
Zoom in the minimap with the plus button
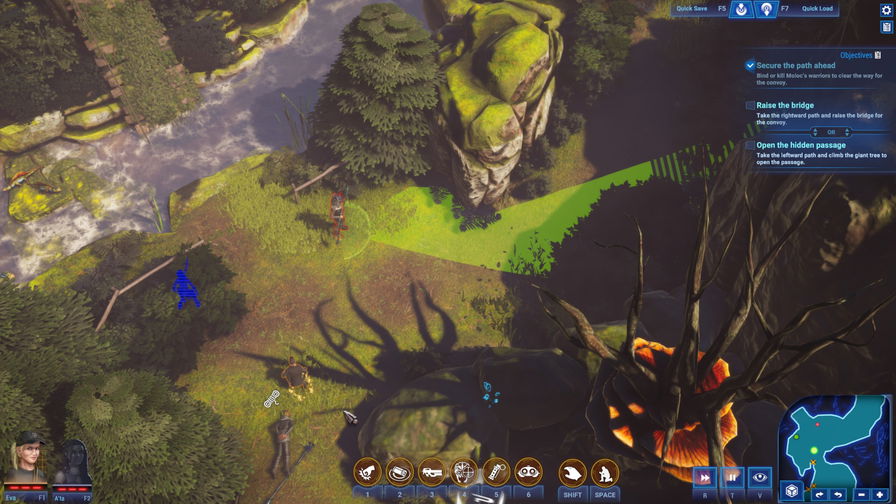[880, 495]
